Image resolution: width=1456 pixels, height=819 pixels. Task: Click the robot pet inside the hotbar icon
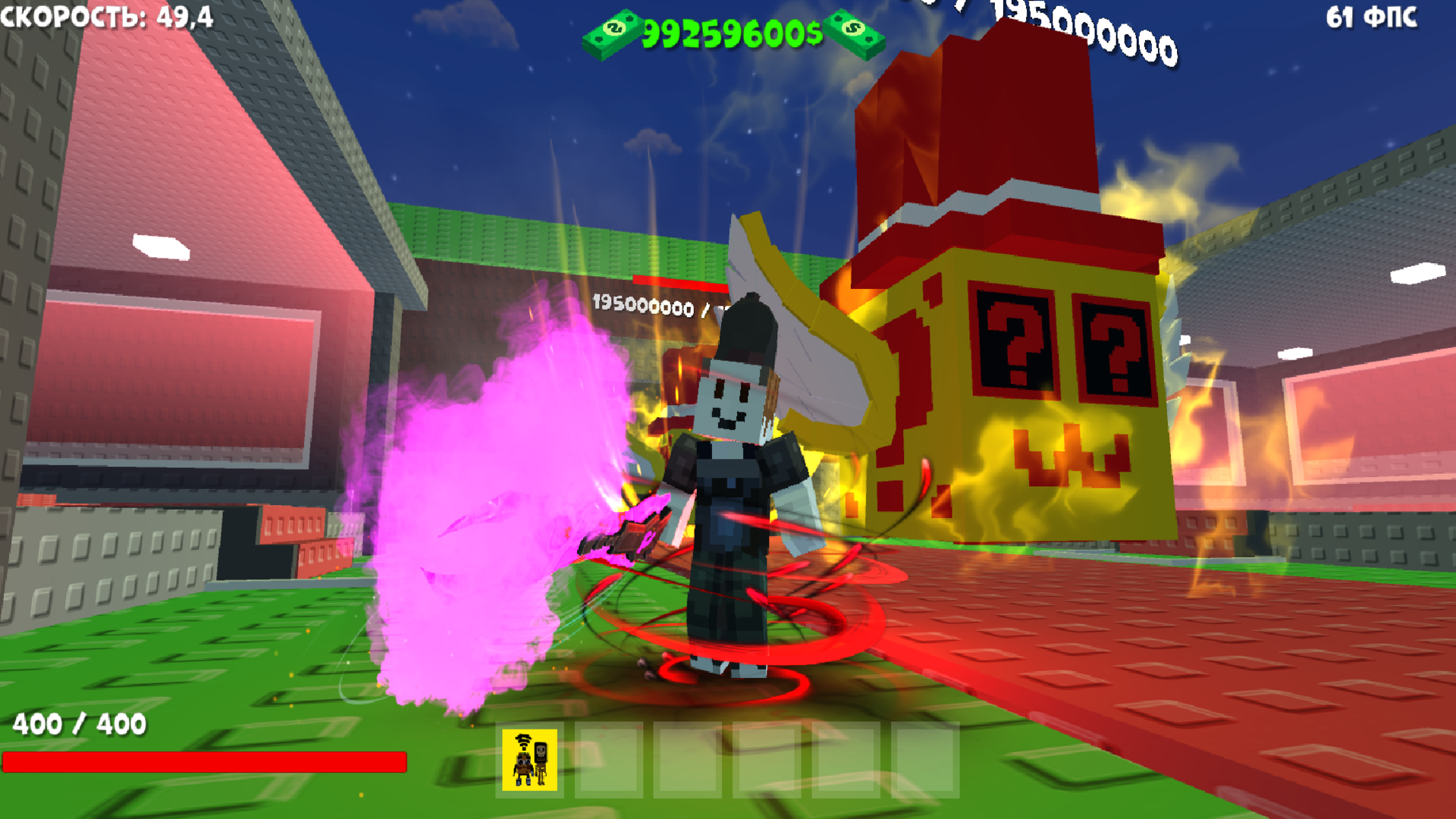tap(523, 764)
